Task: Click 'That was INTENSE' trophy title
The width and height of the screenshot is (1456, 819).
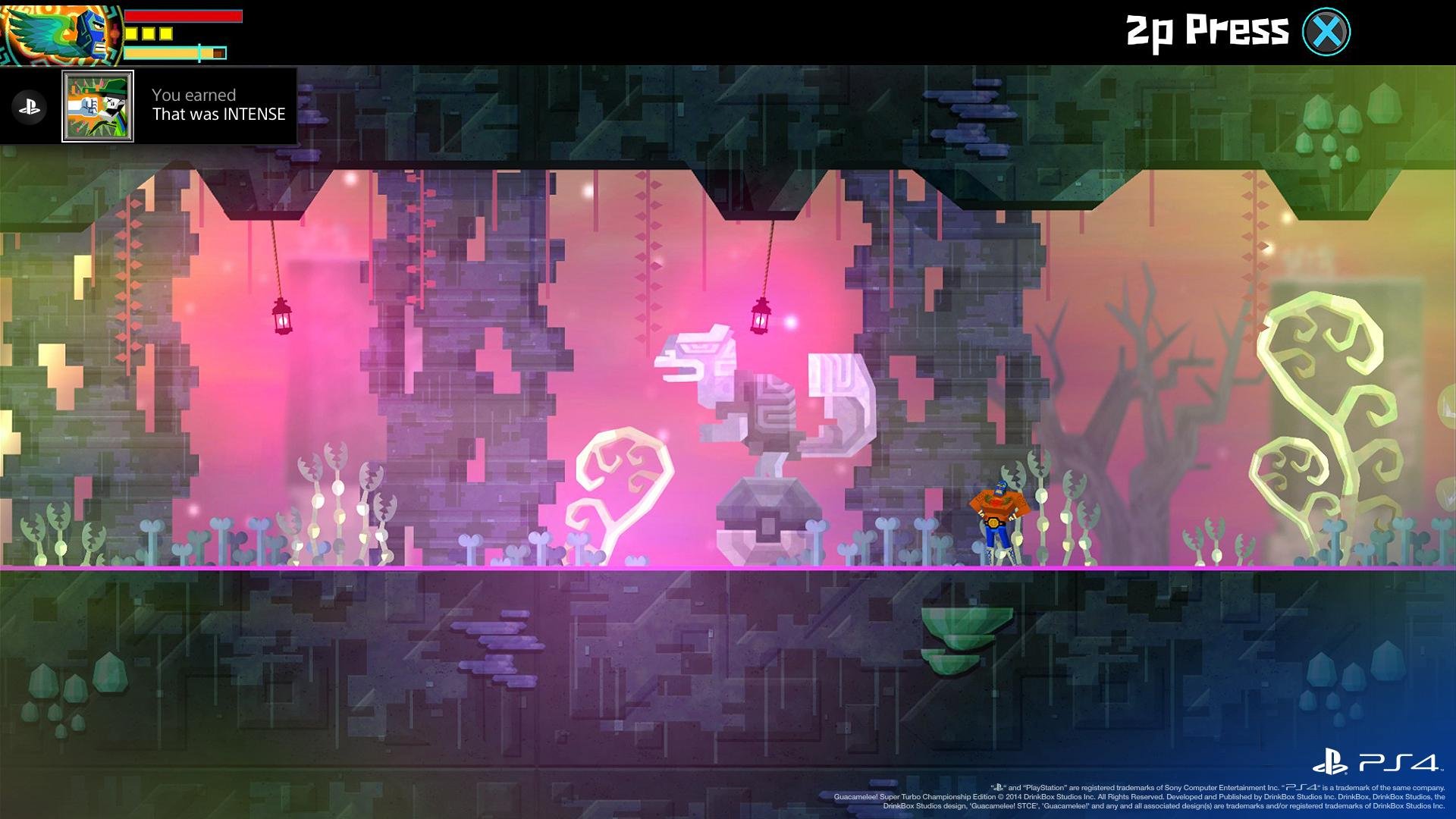Action: pyautogui.click(x=218, y=115)
